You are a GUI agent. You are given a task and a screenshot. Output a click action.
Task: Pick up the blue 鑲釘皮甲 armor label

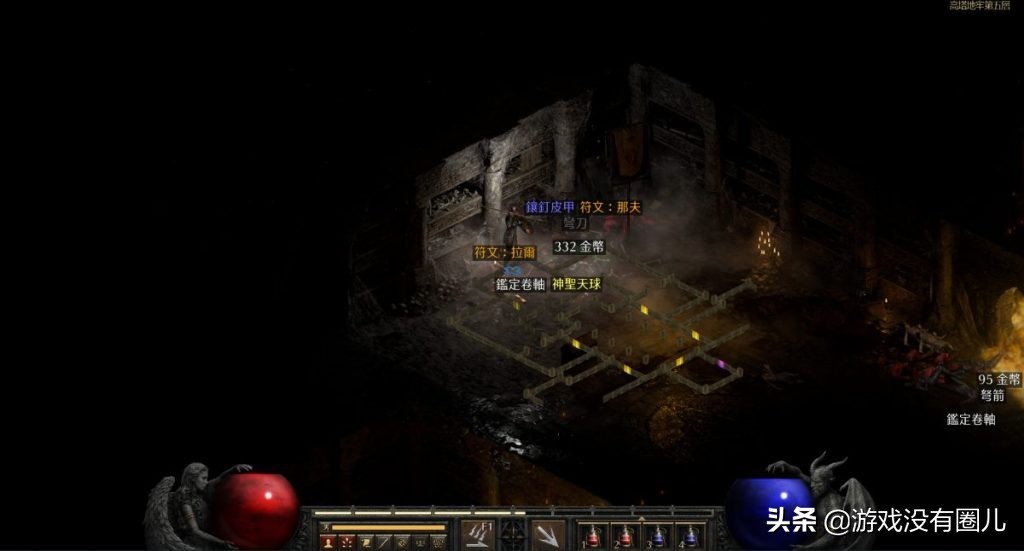[x=551, y=207]
